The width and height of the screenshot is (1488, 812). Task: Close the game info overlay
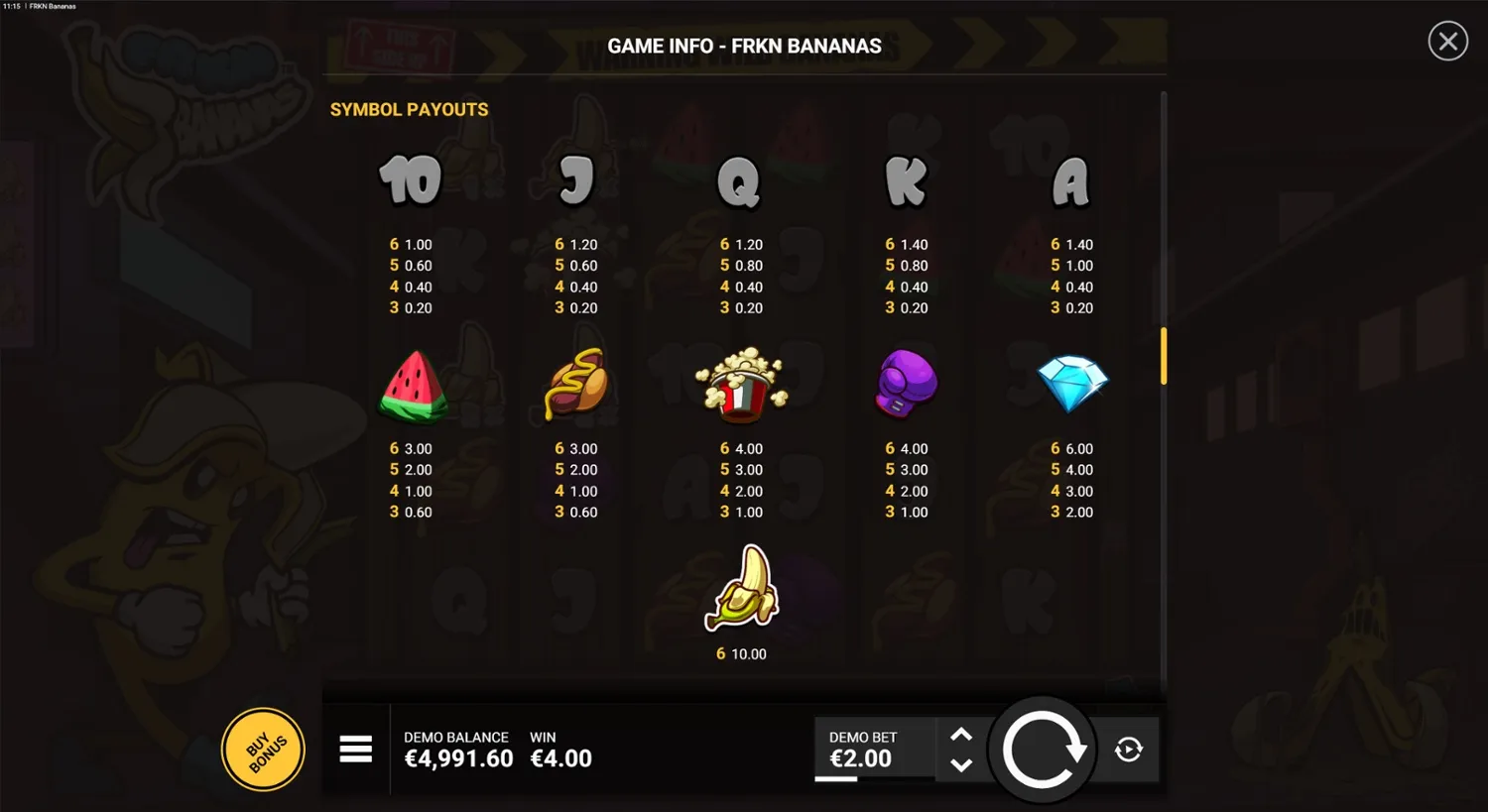[x=1447, y=41]
